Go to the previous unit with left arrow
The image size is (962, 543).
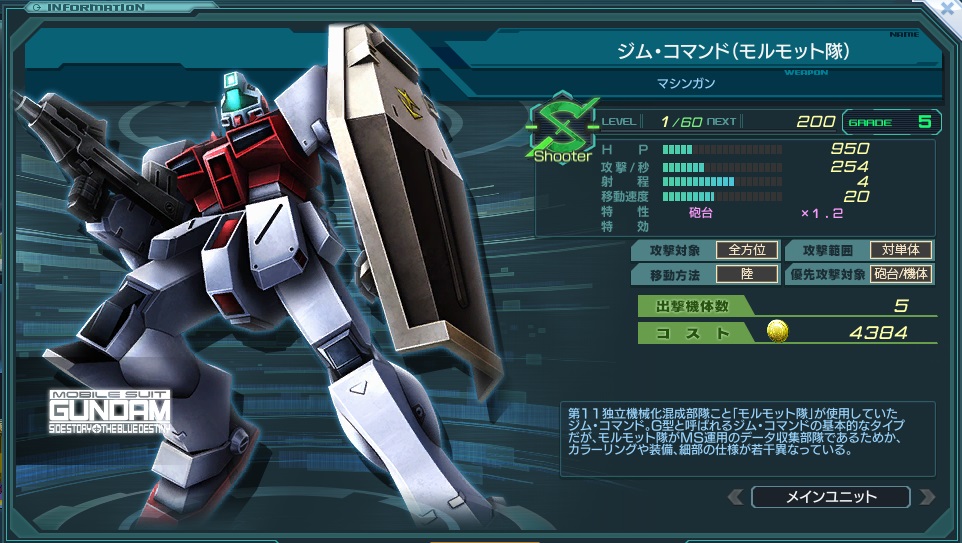point(736,497)
